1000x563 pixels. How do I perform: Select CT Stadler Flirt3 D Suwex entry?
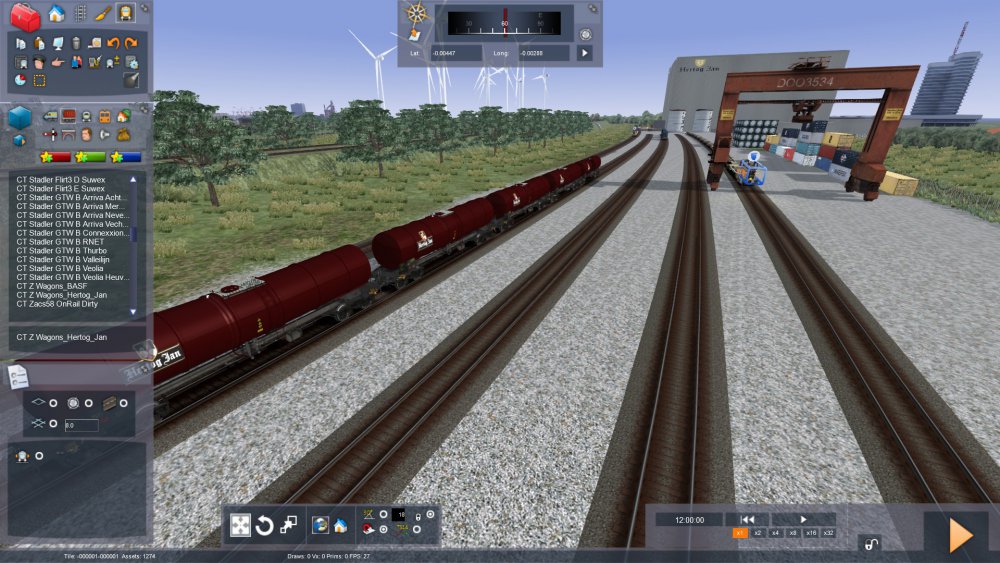click(x=60, y=179)
